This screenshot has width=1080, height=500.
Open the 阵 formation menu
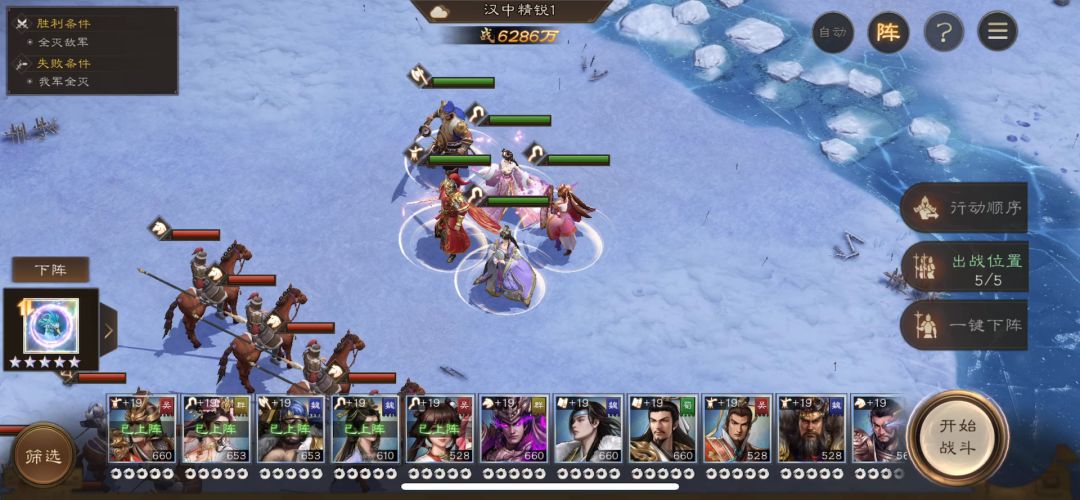coord(887,32)
